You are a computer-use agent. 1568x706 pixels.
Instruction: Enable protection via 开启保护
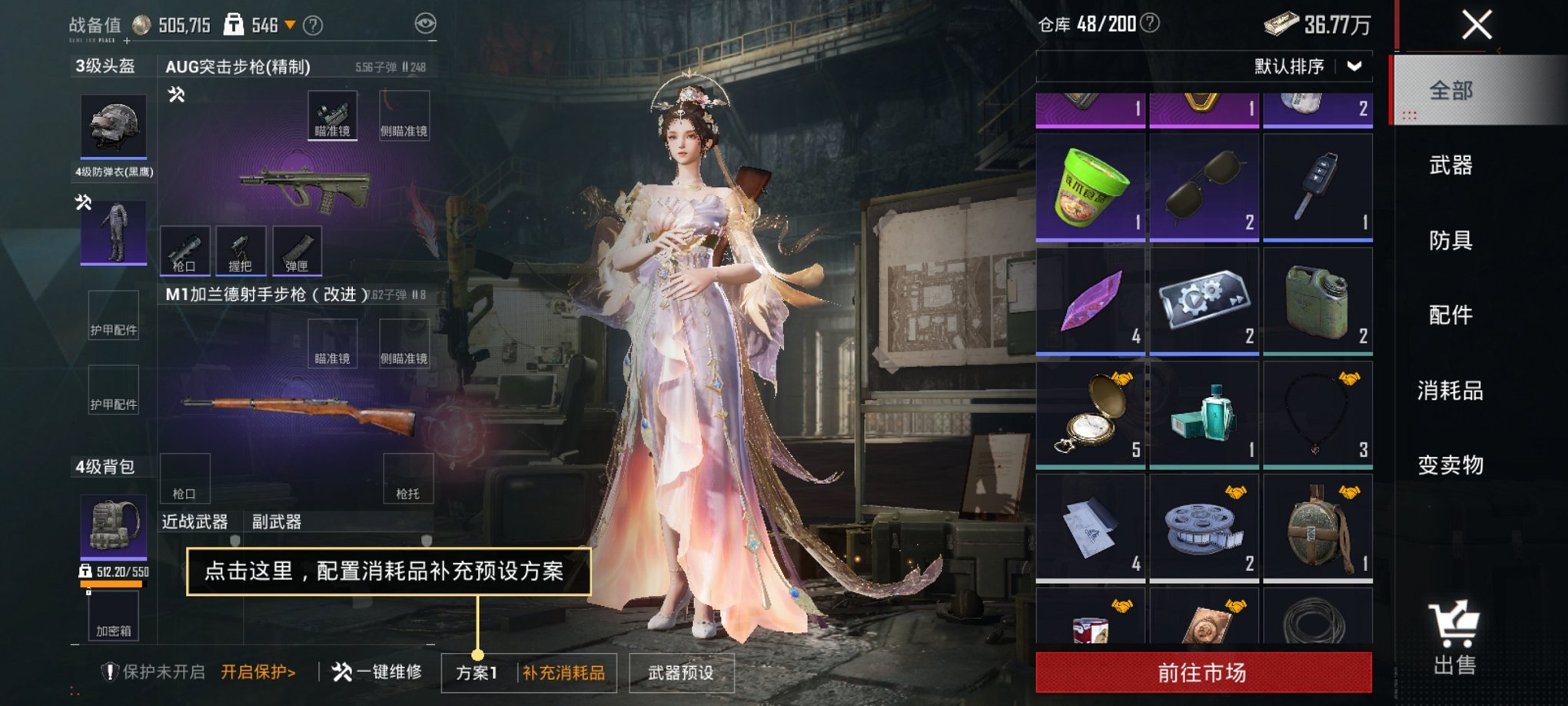point(256,670)
